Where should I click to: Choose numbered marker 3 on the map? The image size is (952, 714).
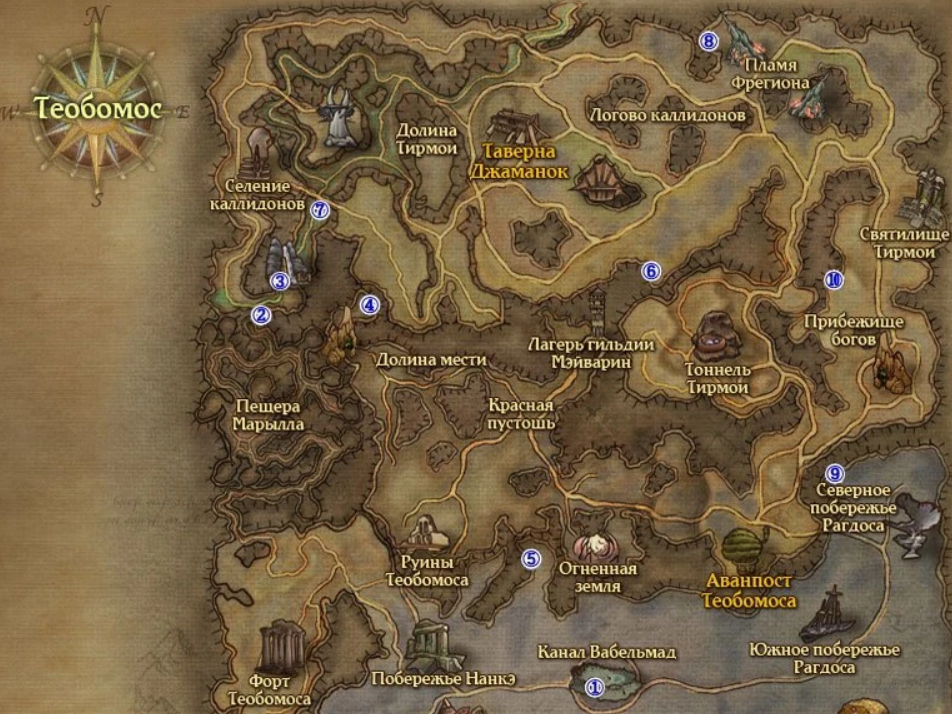(x=280, y=281)
